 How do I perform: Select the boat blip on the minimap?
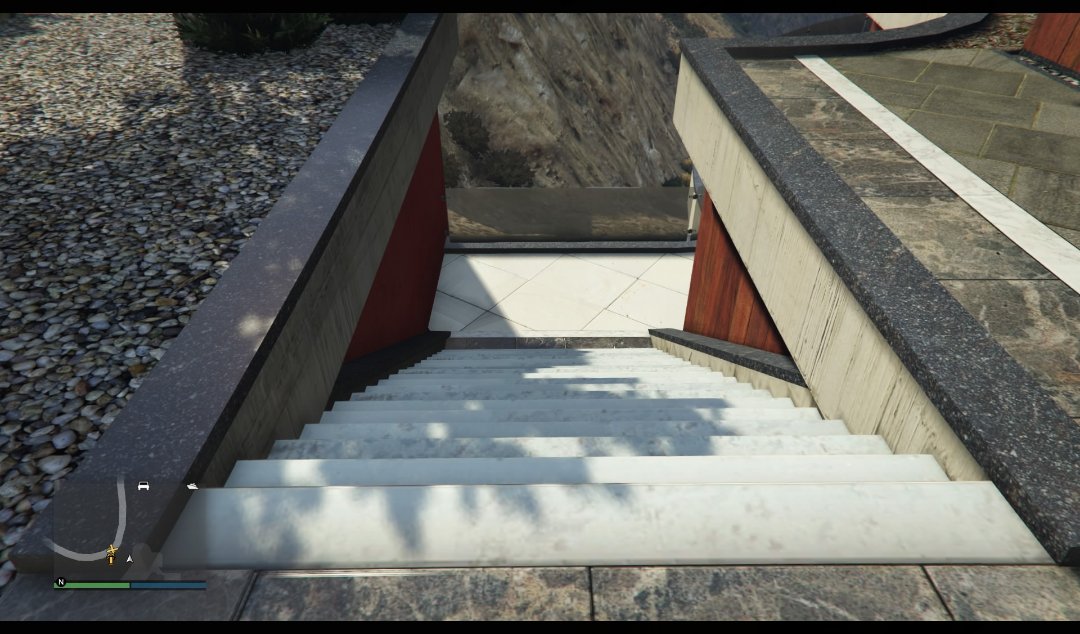tap(191, 487)
